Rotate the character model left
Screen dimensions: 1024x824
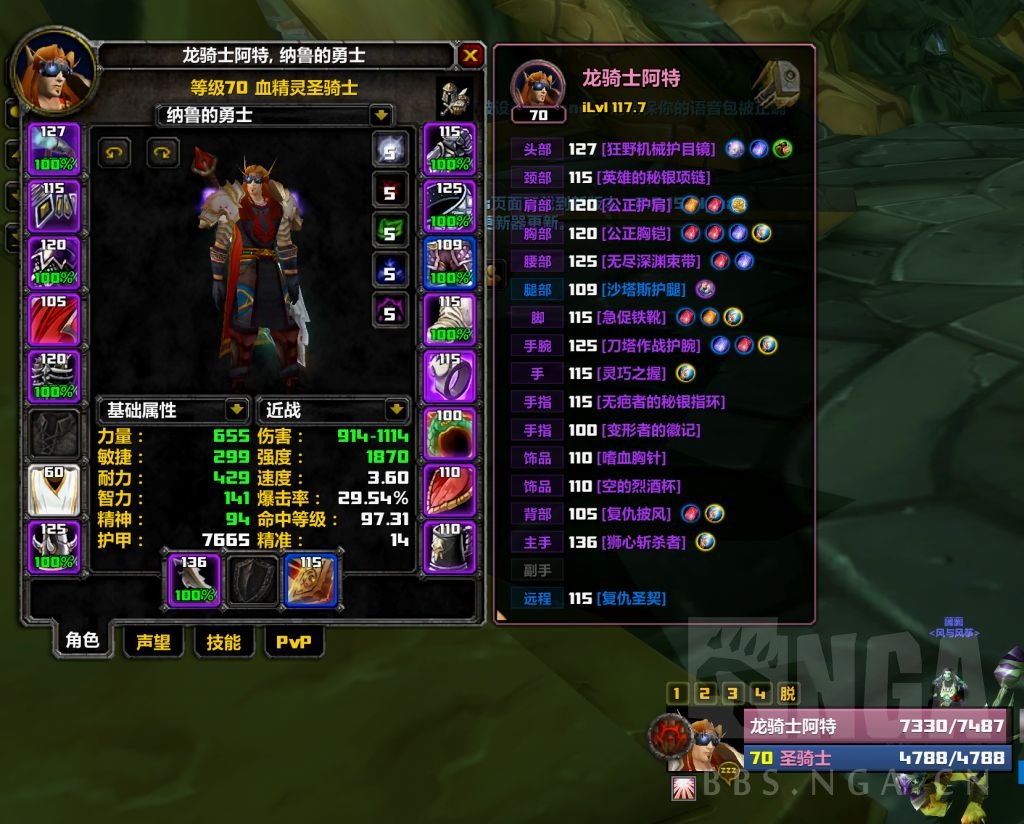click(114, 152)
